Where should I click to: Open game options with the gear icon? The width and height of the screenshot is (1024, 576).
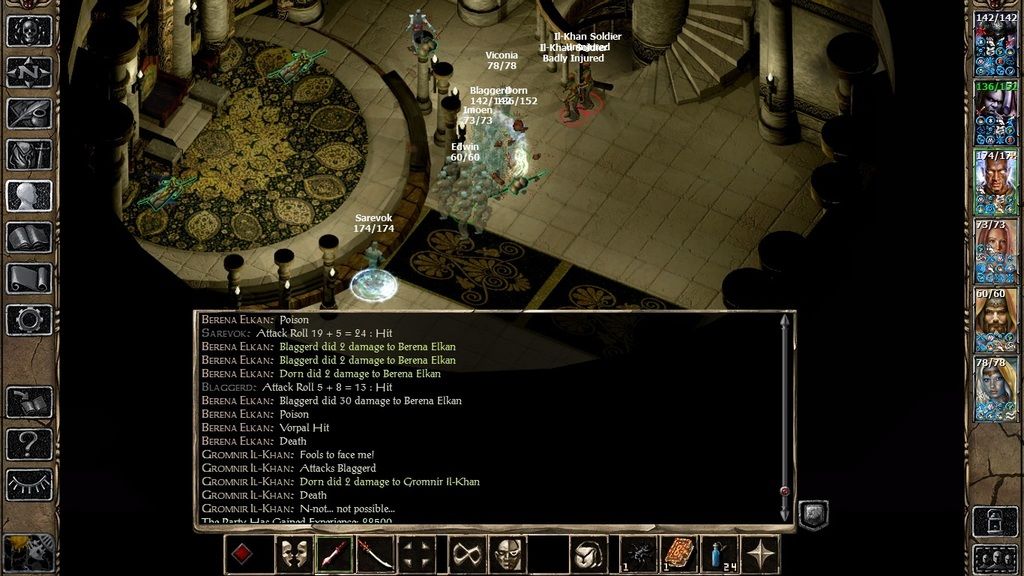(29, 320)
